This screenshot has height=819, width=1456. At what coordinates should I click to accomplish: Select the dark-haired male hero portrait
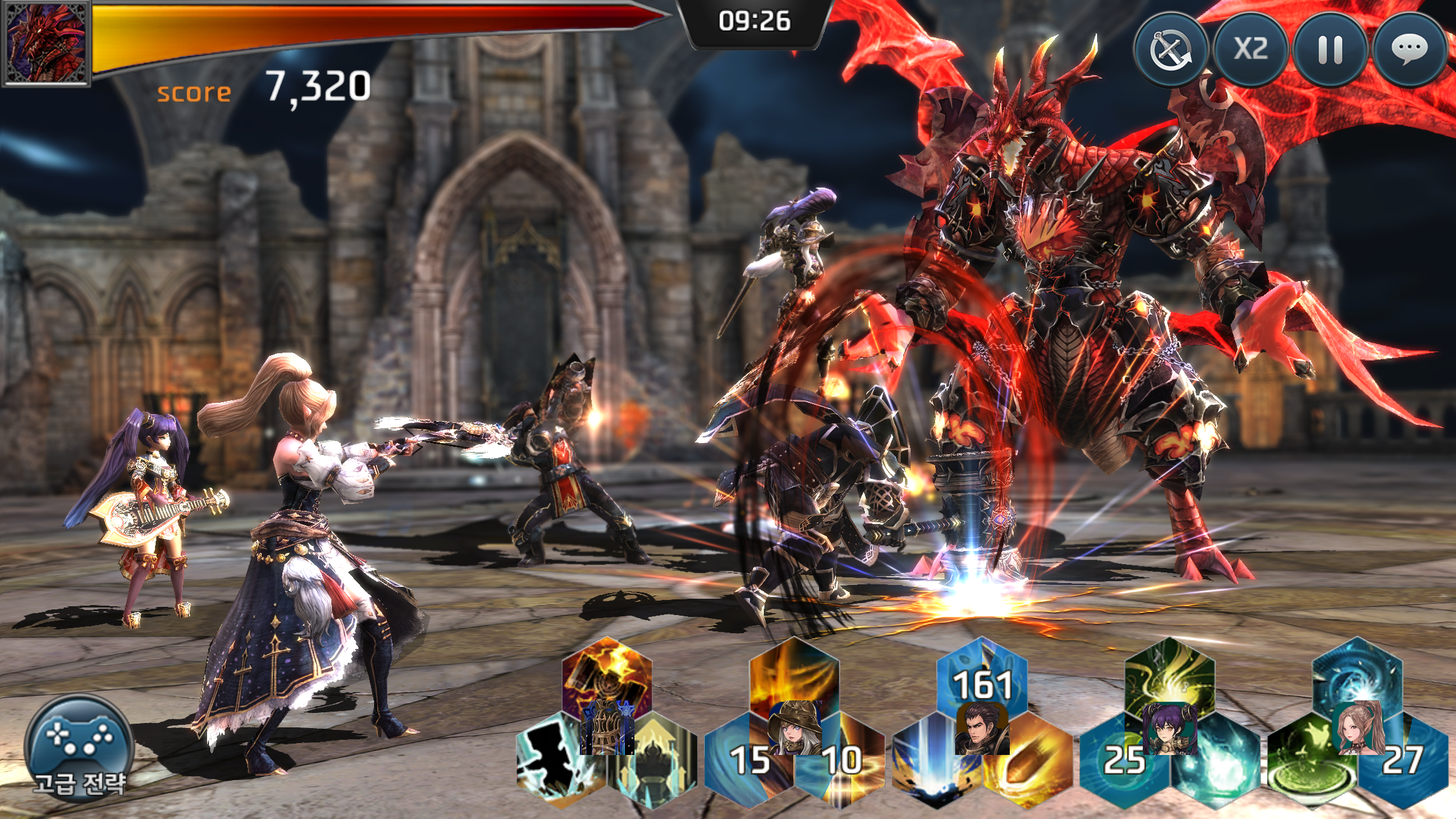click(x=982, y=728)
